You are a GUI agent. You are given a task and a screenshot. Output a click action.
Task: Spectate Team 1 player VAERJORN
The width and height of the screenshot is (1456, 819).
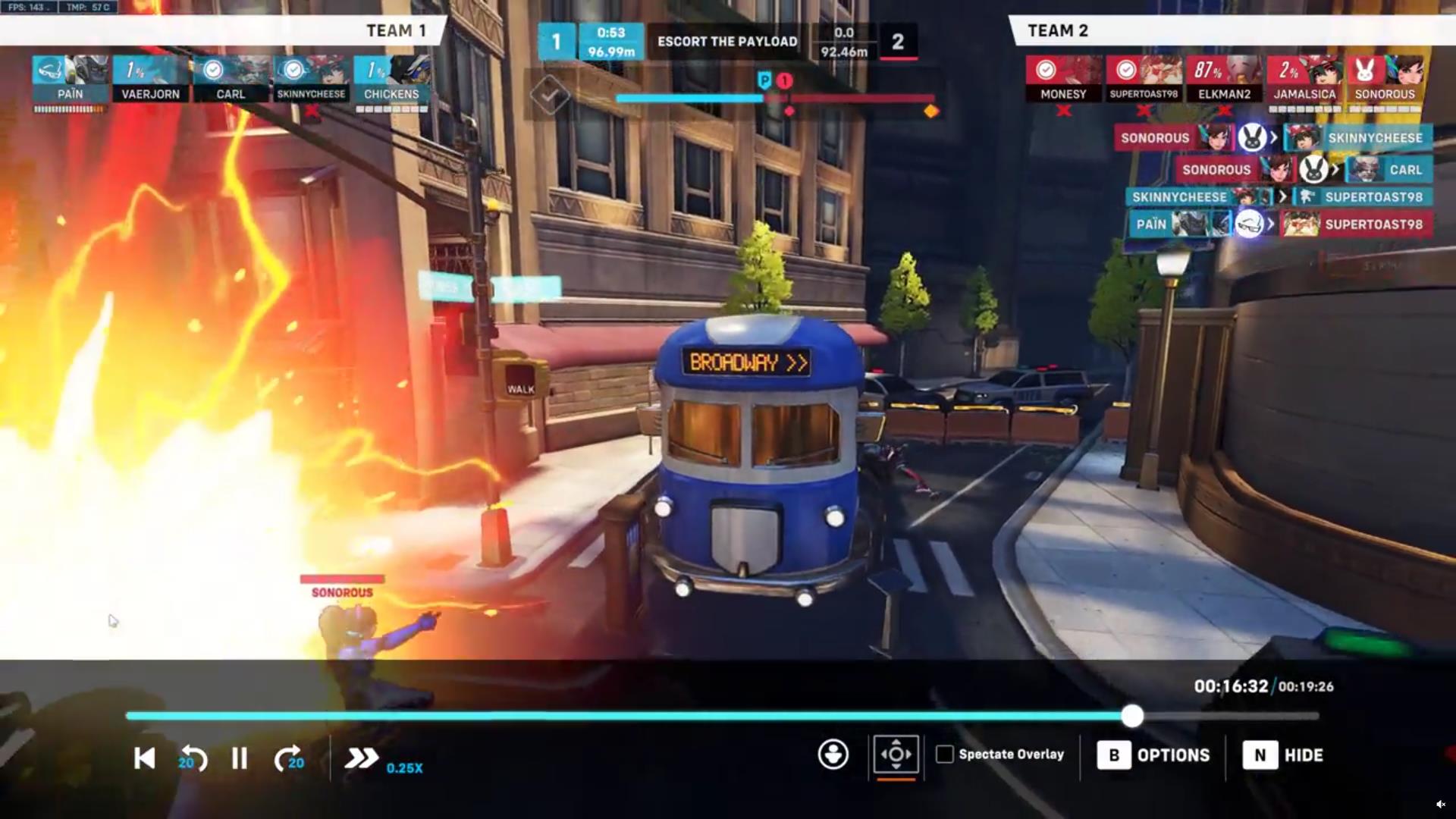(151, 79)
